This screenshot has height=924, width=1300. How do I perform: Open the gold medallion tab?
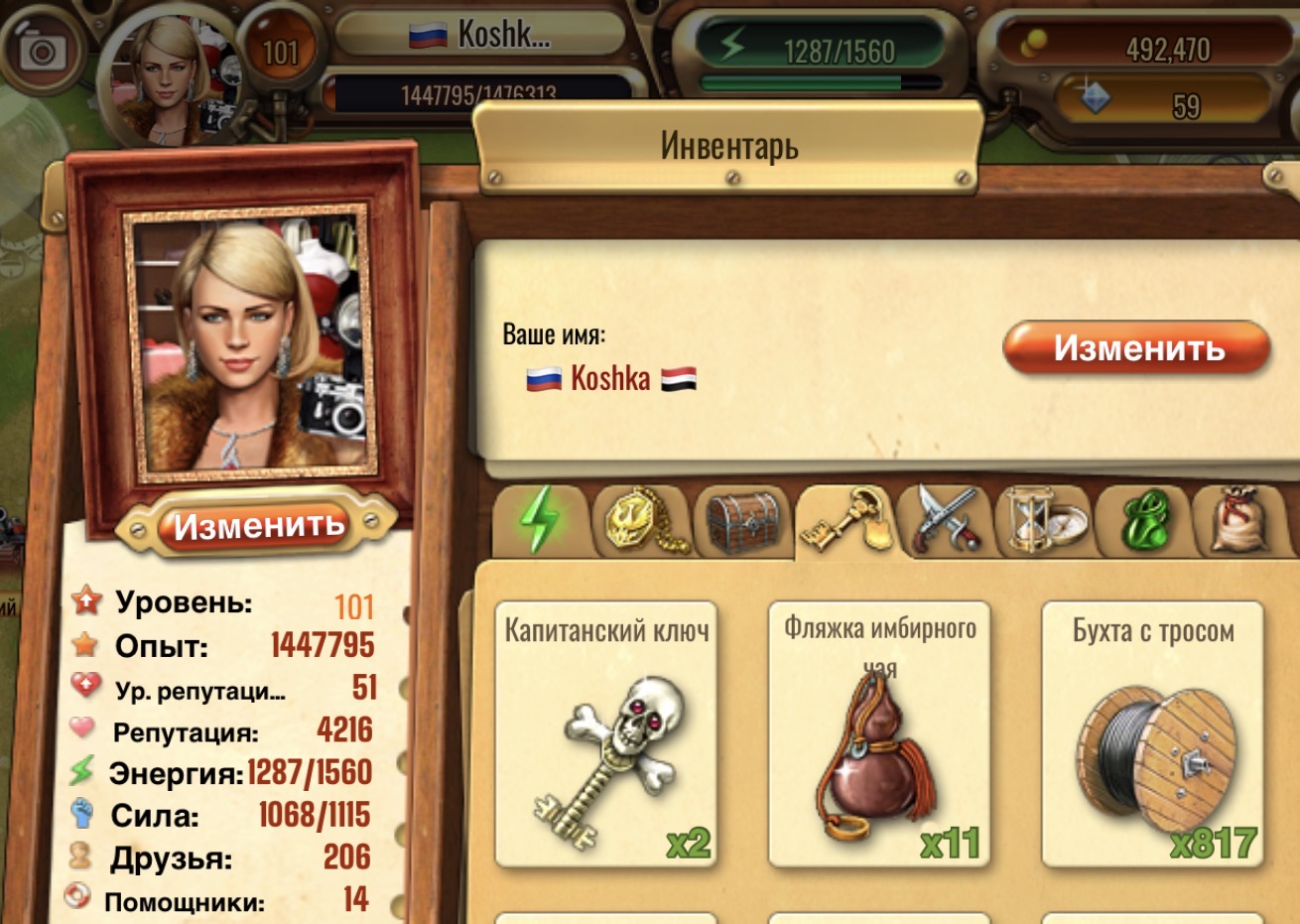tap(640, 519)
